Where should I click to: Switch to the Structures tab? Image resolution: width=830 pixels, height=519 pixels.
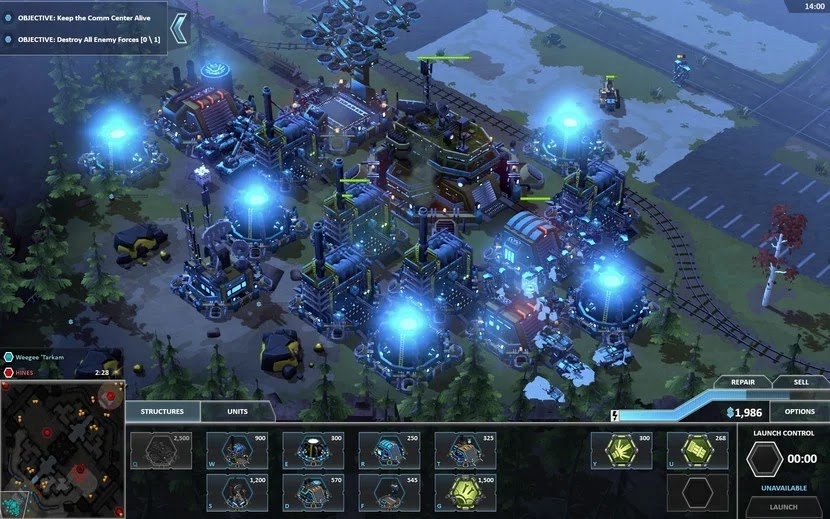point(162,411)
